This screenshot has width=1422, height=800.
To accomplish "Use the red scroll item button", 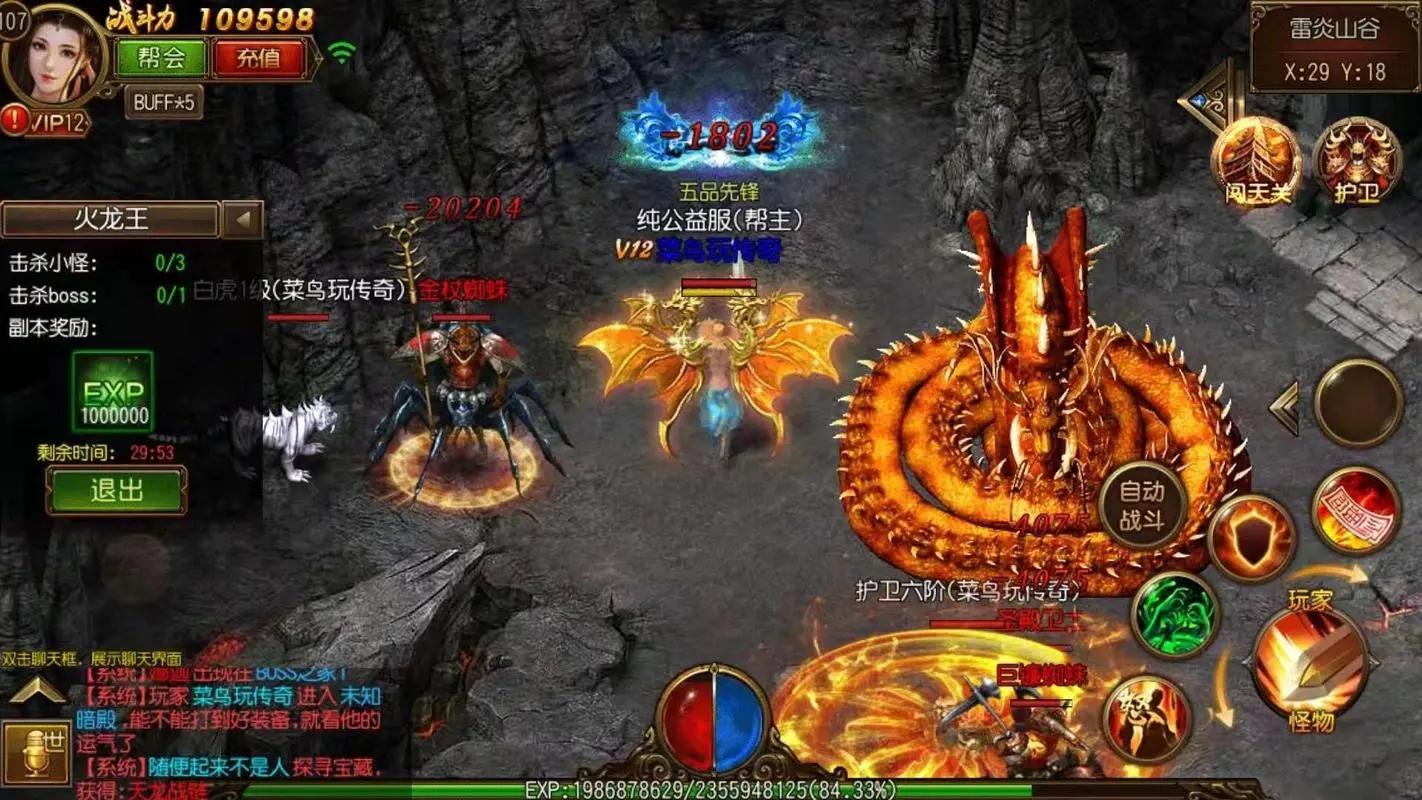I will click(x=1356, y=510).
